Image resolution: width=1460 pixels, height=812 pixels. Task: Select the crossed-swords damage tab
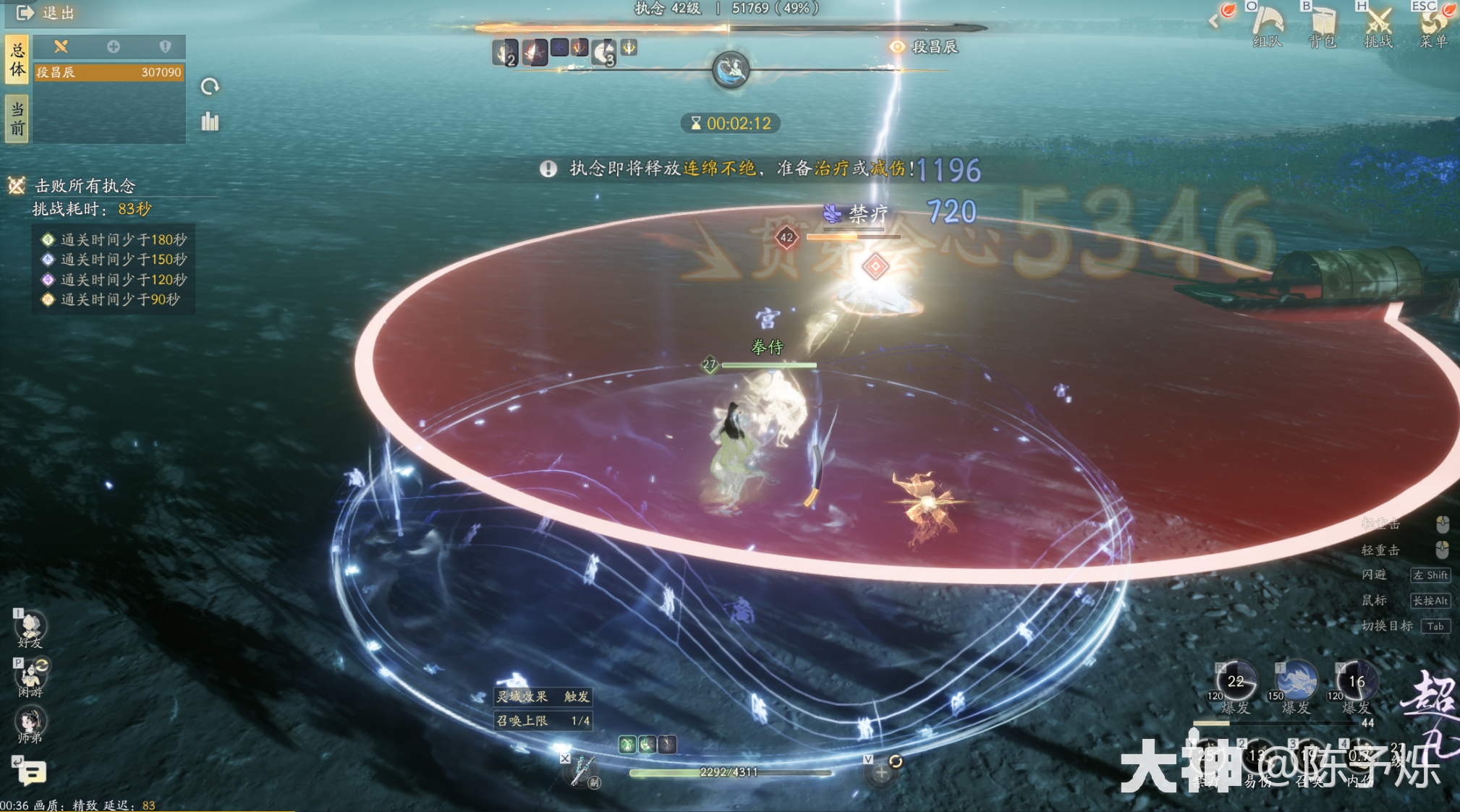click(x=61, y=47)
